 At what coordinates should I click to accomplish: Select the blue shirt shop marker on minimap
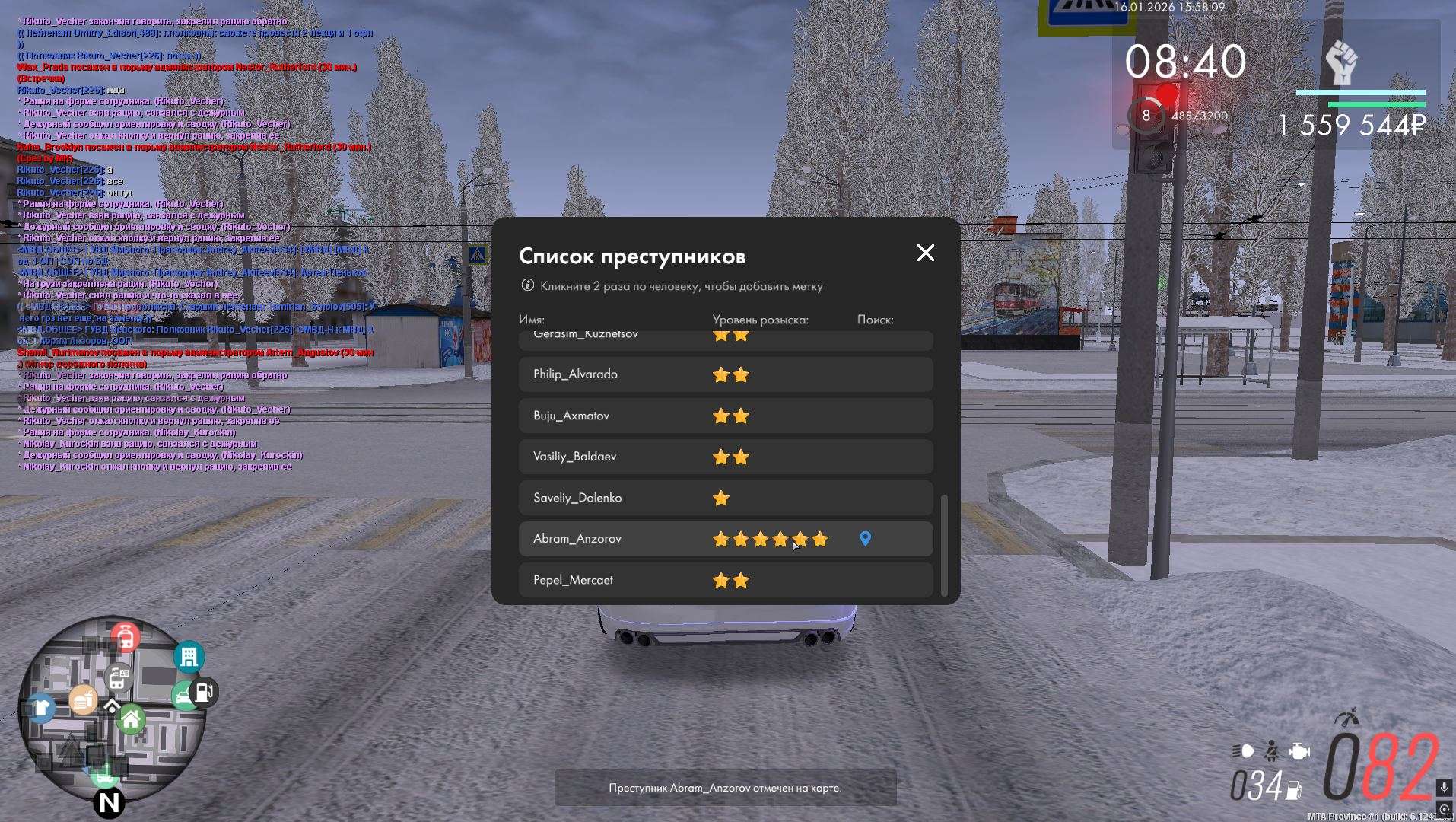click(x=41, y=708)
